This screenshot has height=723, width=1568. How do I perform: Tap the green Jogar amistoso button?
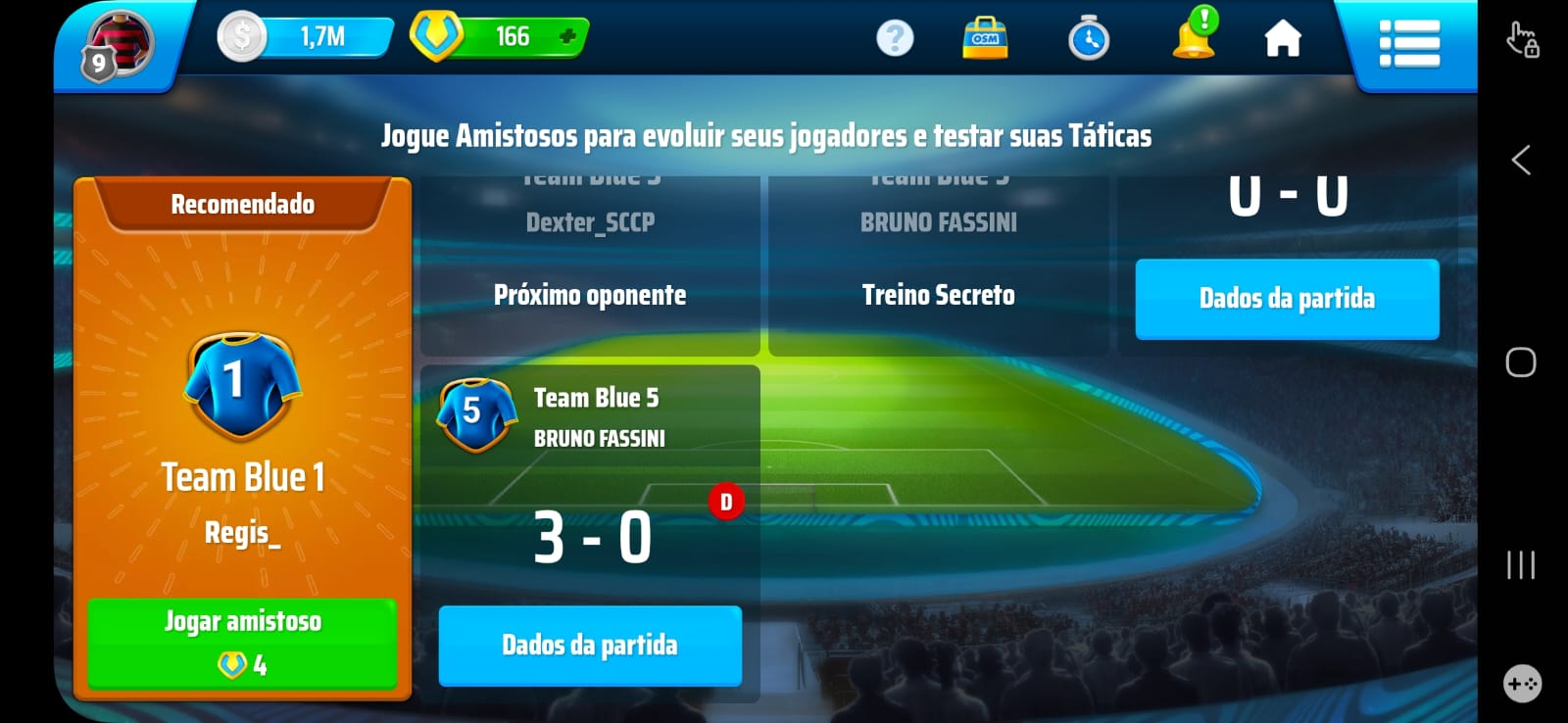pos(242,643)
